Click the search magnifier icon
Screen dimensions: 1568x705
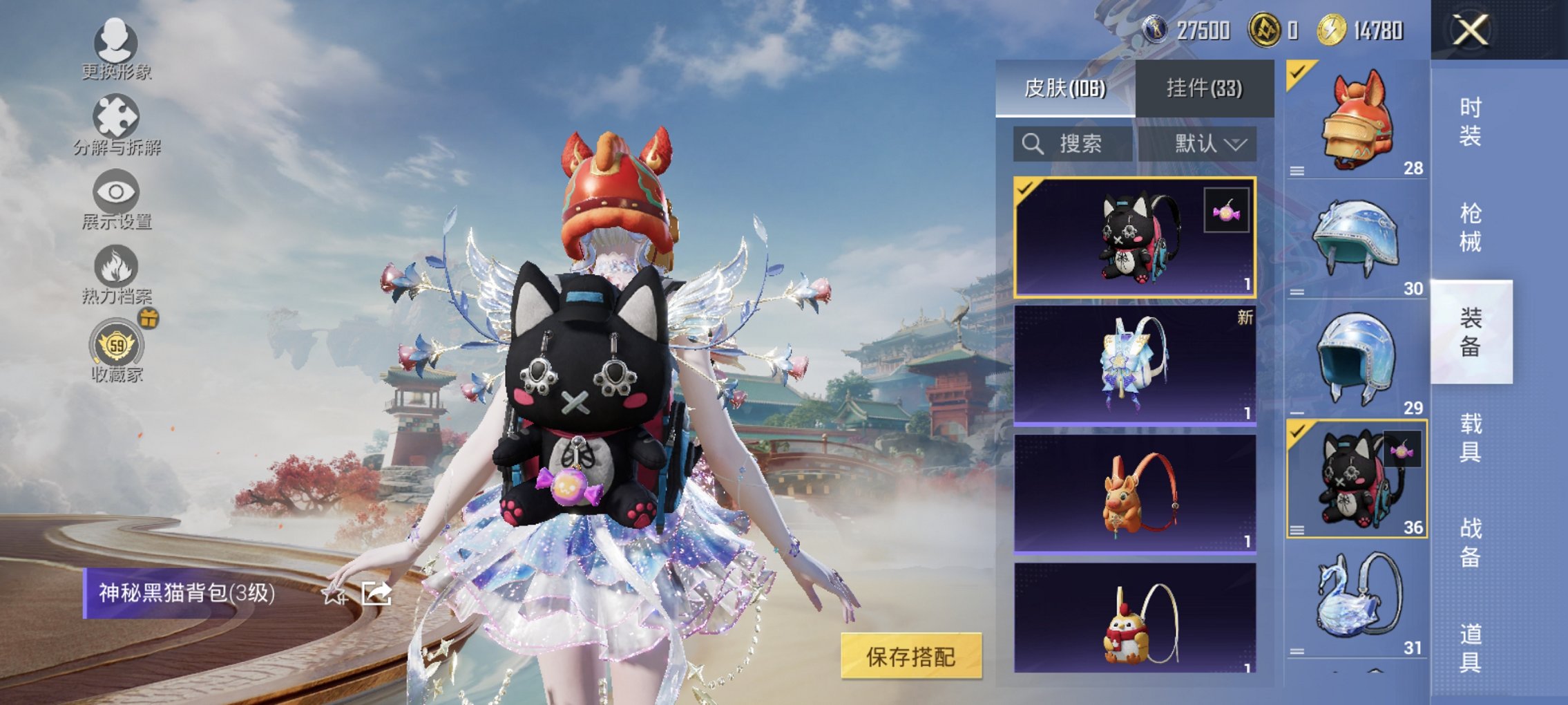(x=1033, y=144)
